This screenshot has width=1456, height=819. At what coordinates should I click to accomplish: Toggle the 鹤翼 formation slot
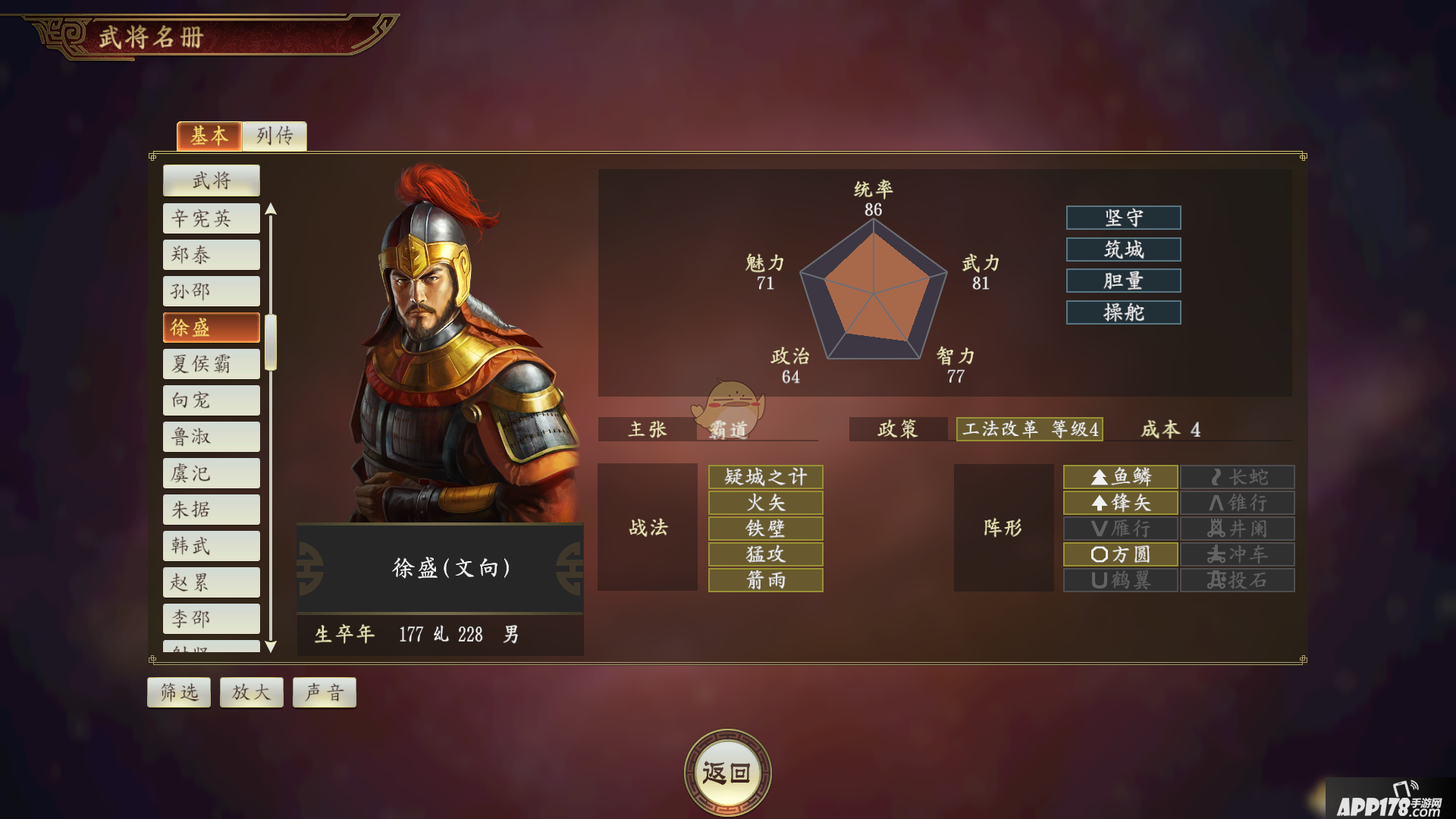1120,579
